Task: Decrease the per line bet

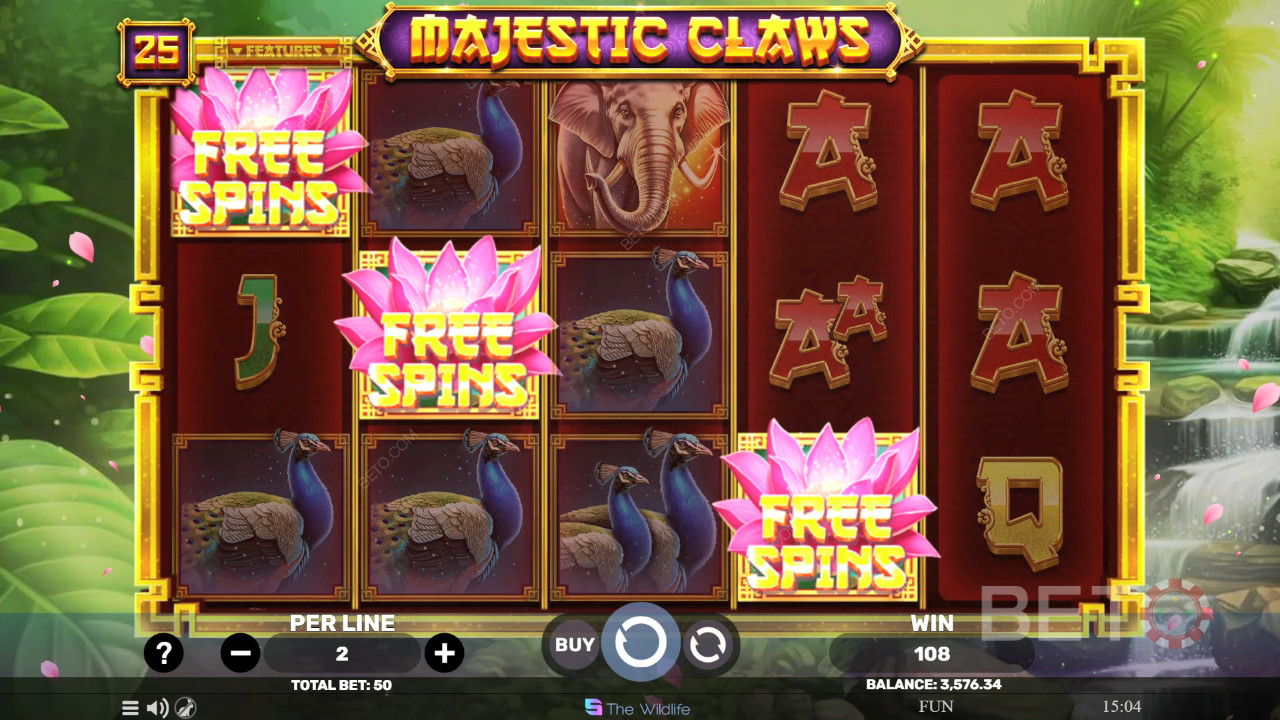Action: pos(241,654)
